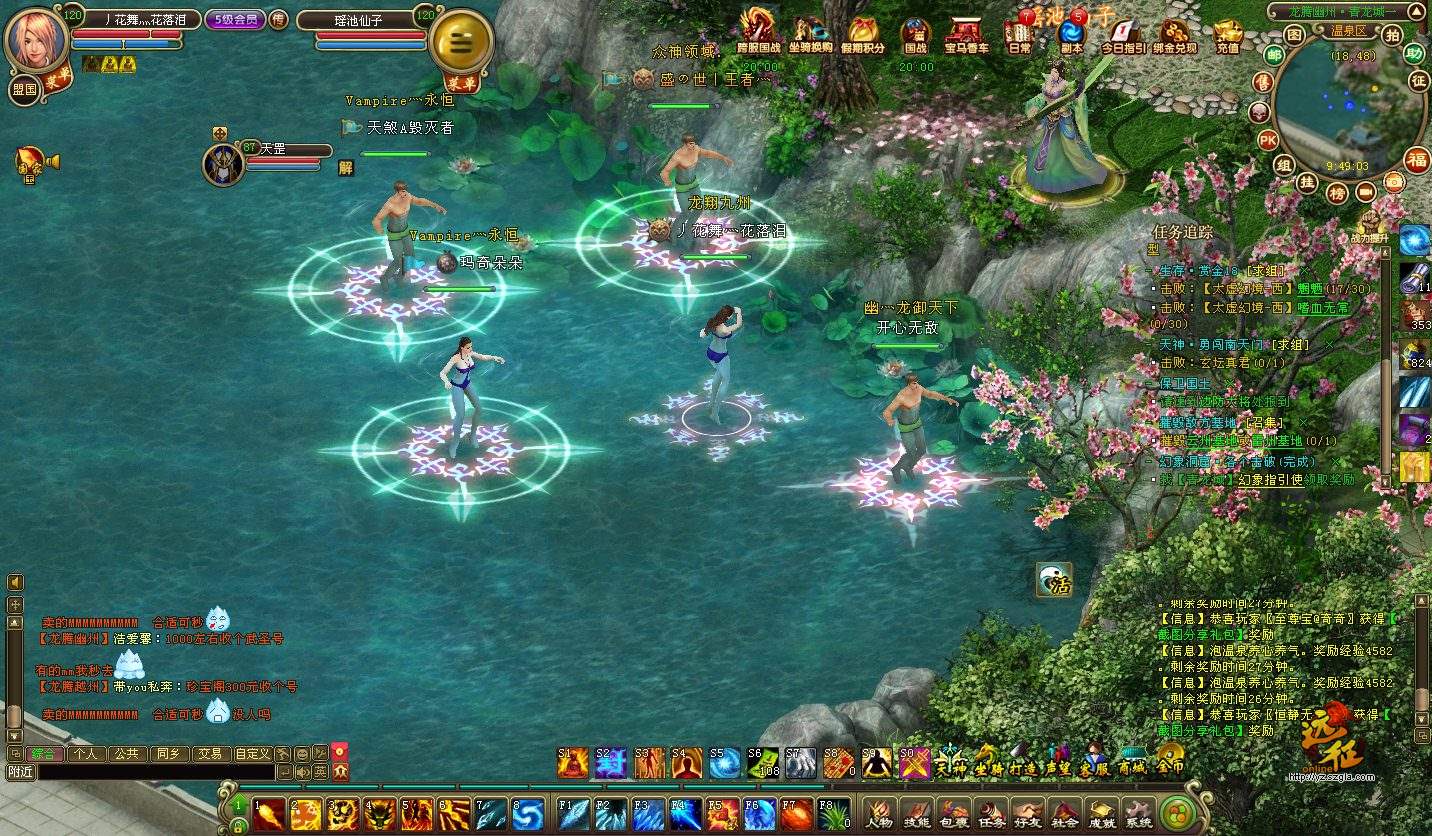Open the 人物 character panel
Screen dimensions: 1432x836
point(879,813)
